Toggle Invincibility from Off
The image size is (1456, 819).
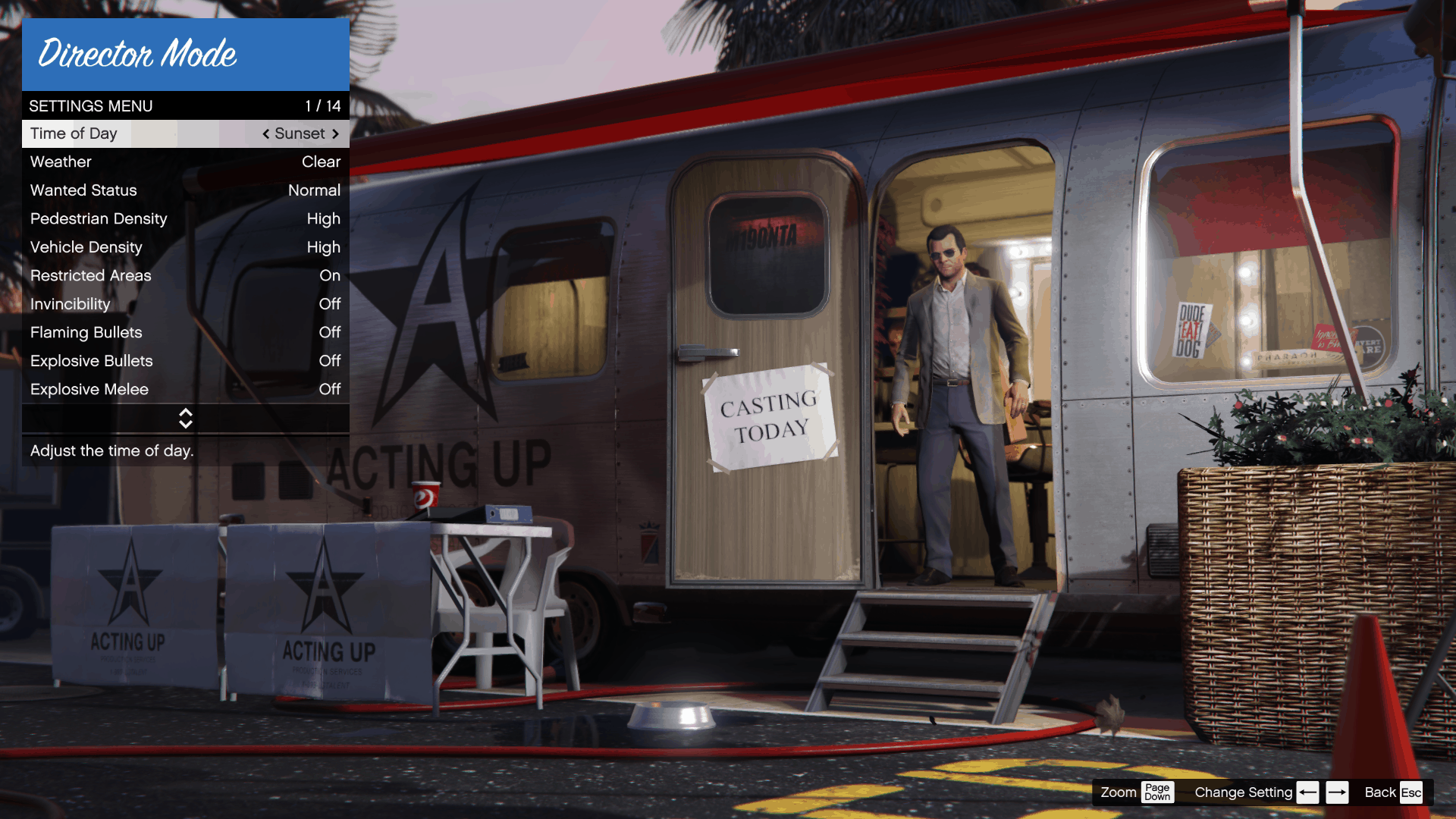click(x=186, y=304)
